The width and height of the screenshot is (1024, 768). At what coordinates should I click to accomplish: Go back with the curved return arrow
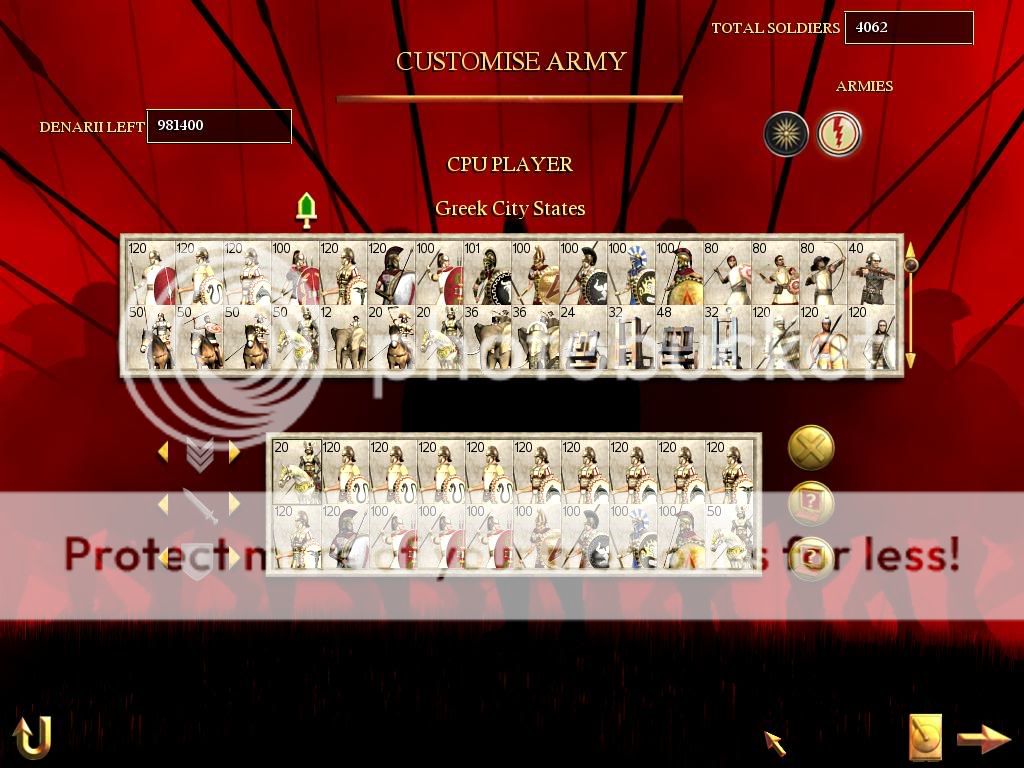(32, 738)
